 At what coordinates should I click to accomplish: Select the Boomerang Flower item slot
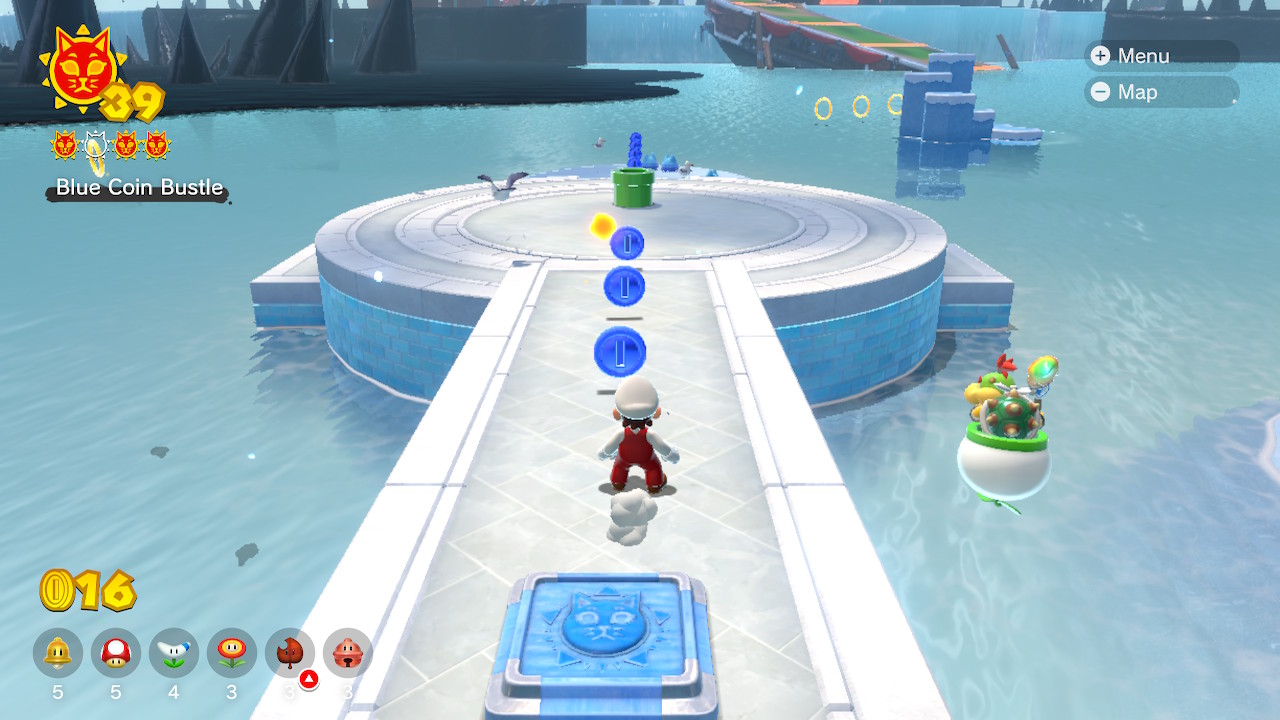(174, 653)
